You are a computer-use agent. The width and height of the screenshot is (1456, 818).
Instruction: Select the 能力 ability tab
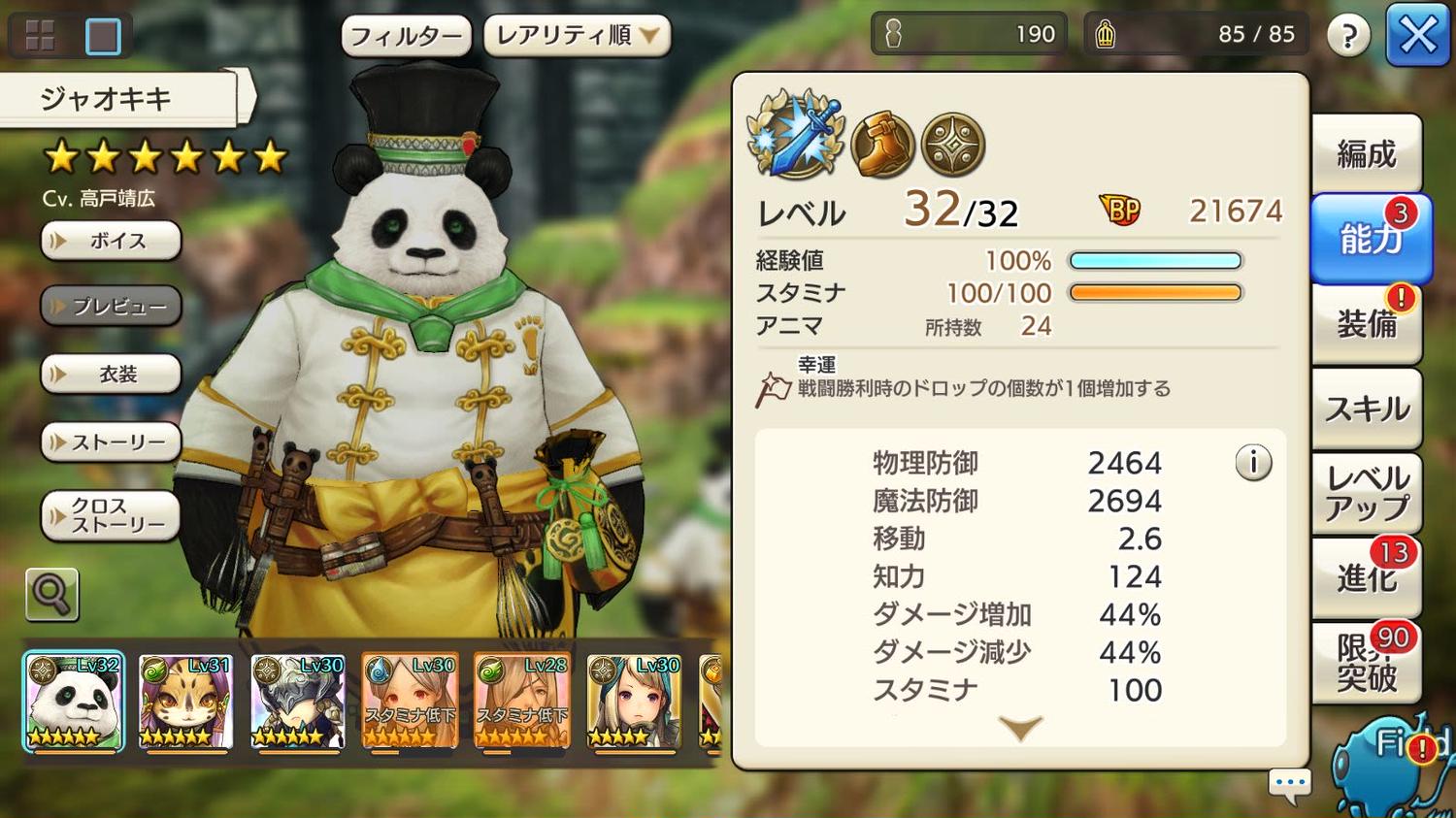pyautogui.click(x=1369, y=238)
